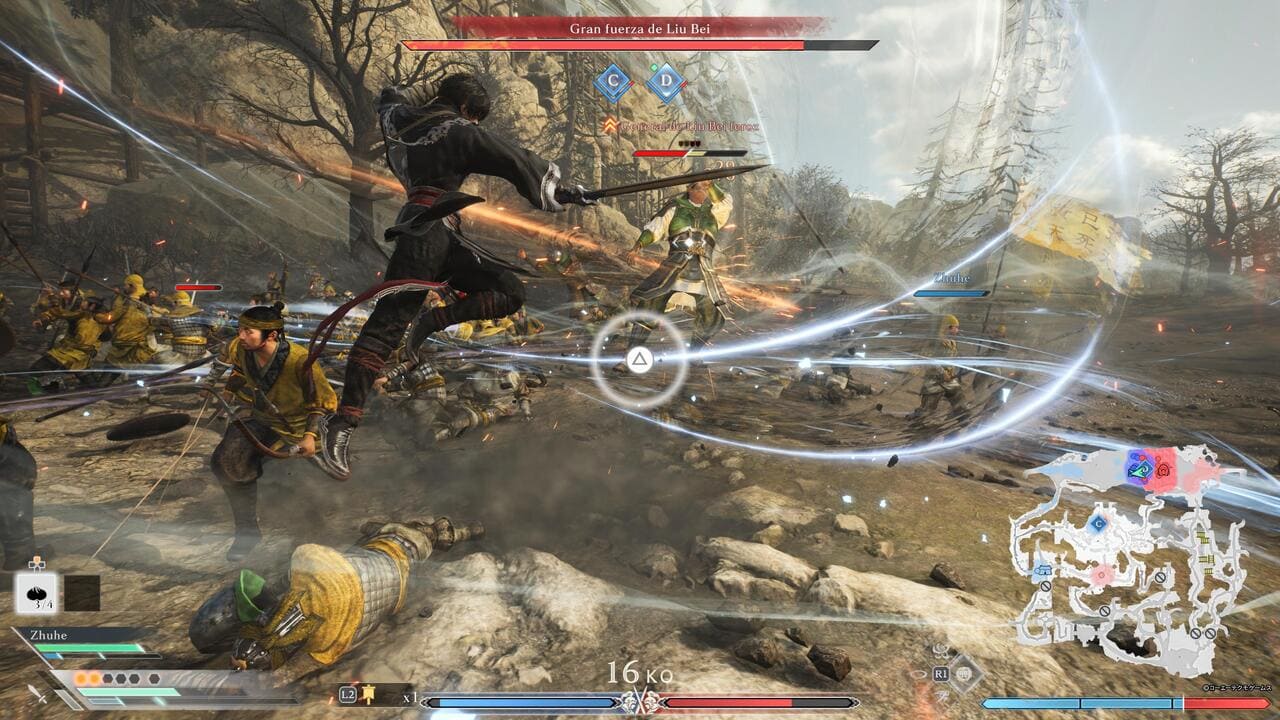1280x720 pixels.
Task: Select the meat bun item slot
Action: click(38, 592)
